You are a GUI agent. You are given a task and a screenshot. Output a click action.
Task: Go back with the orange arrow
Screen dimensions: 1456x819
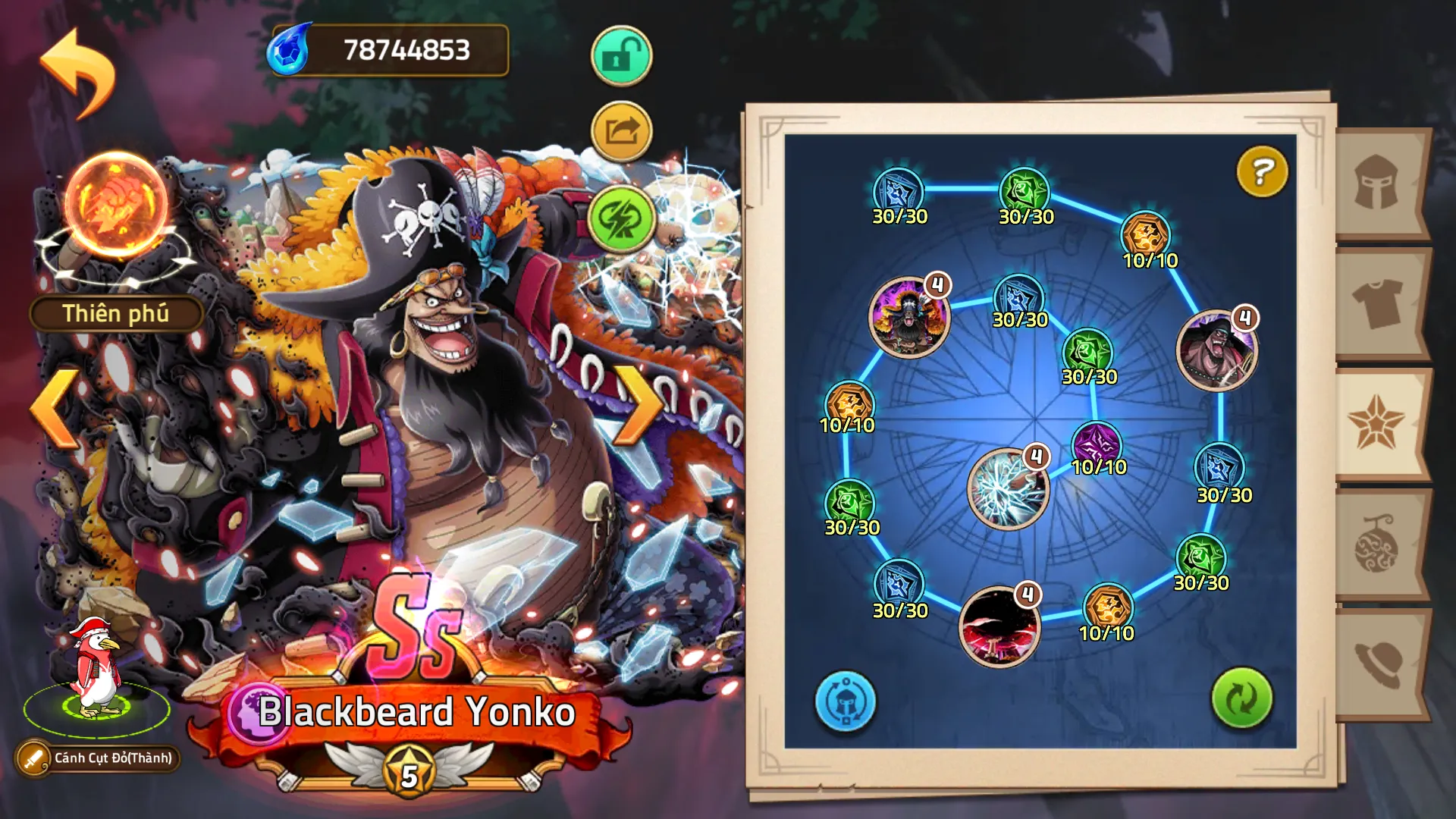[77, 72]
